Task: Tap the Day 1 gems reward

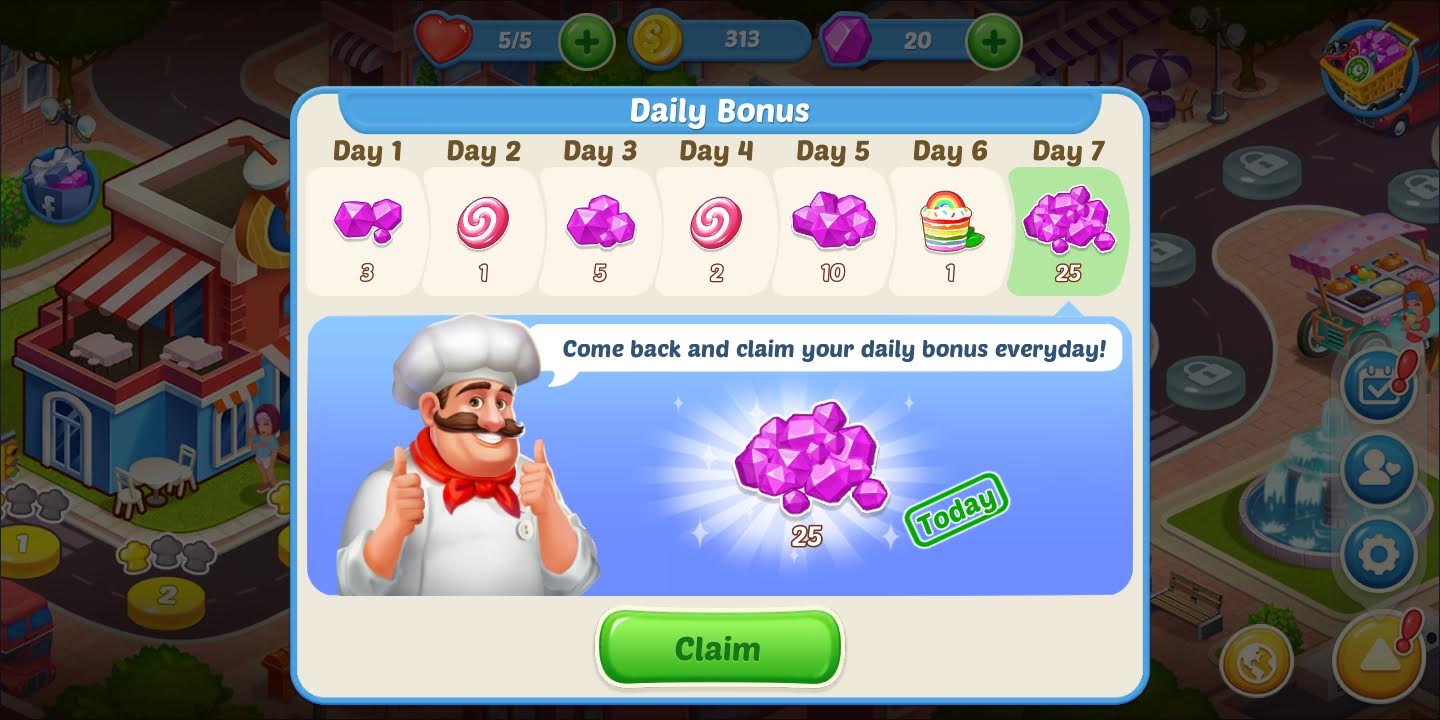Action: (366, 225)
